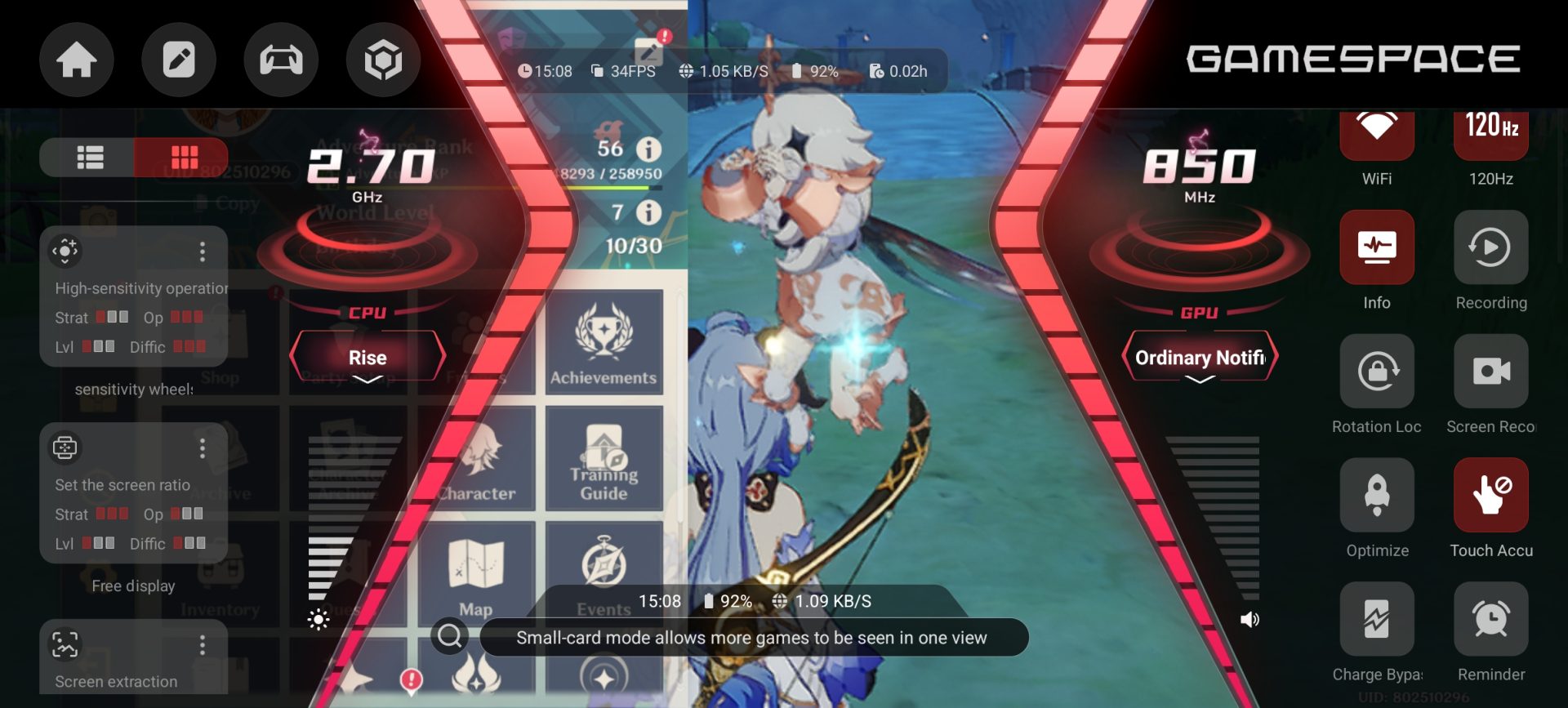Screen dimensions: 1568x708
Task: Toggle the Touch Accuracy setting
Action: (x=1491, y=496)
